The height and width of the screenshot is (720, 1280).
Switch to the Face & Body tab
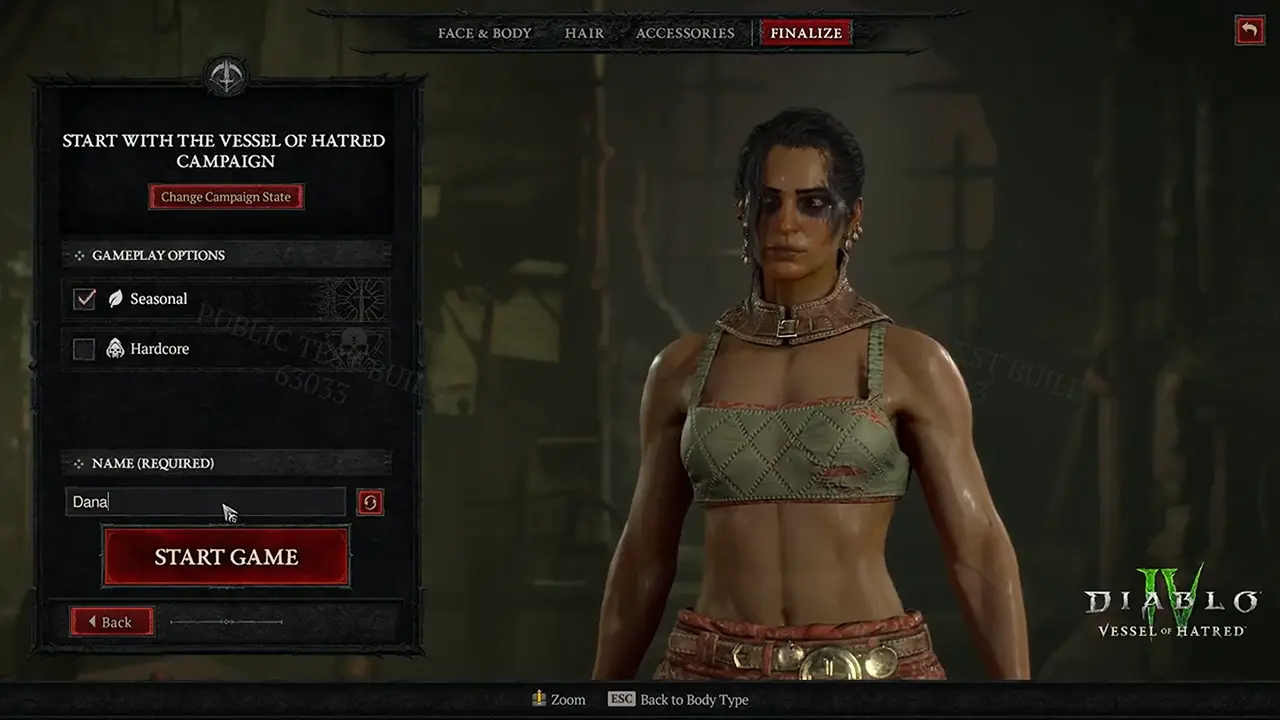484,33
